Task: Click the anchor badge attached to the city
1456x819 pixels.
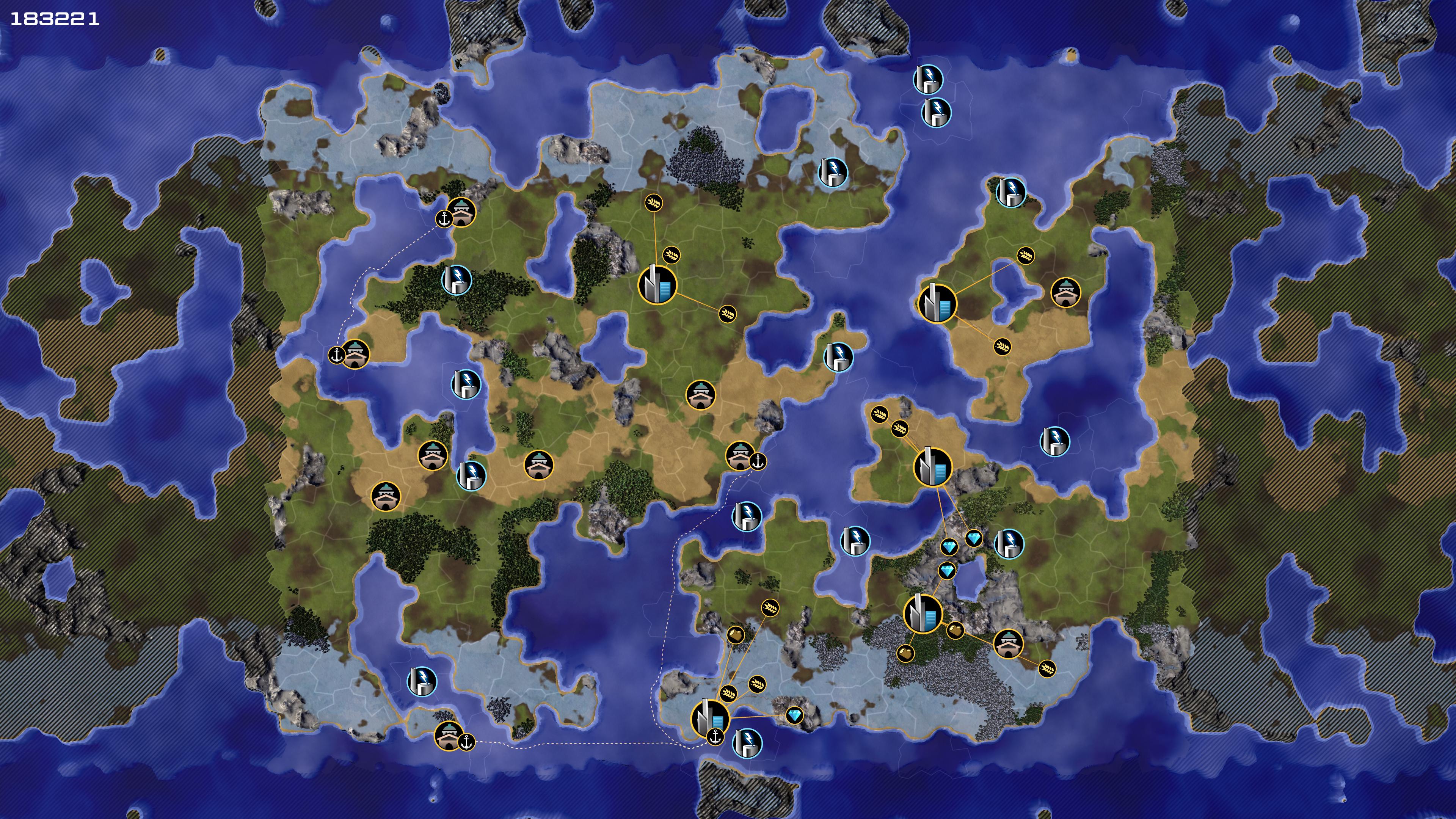Action: coord(715,737)
